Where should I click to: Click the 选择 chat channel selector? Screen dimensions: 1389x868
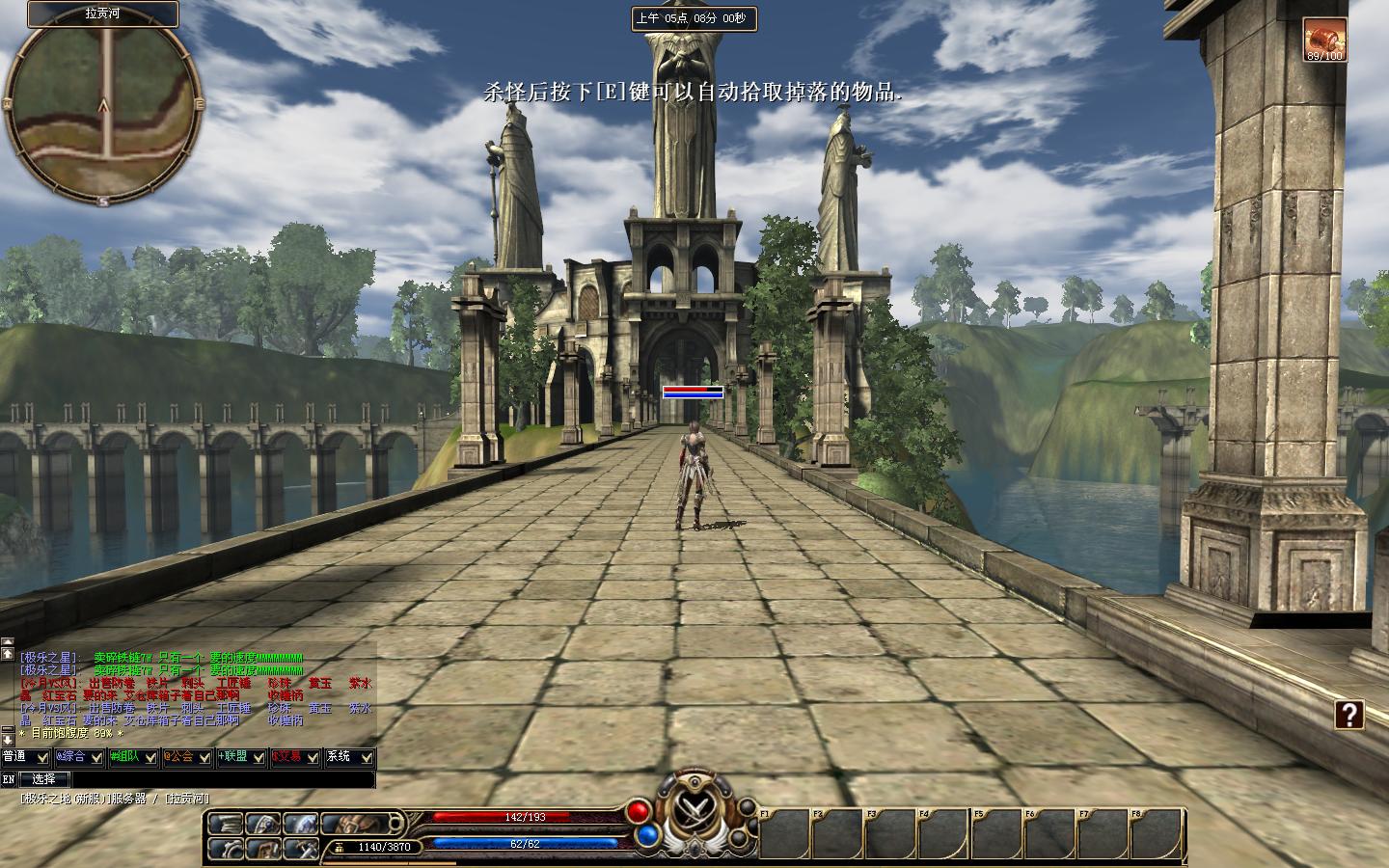[44, 779]
